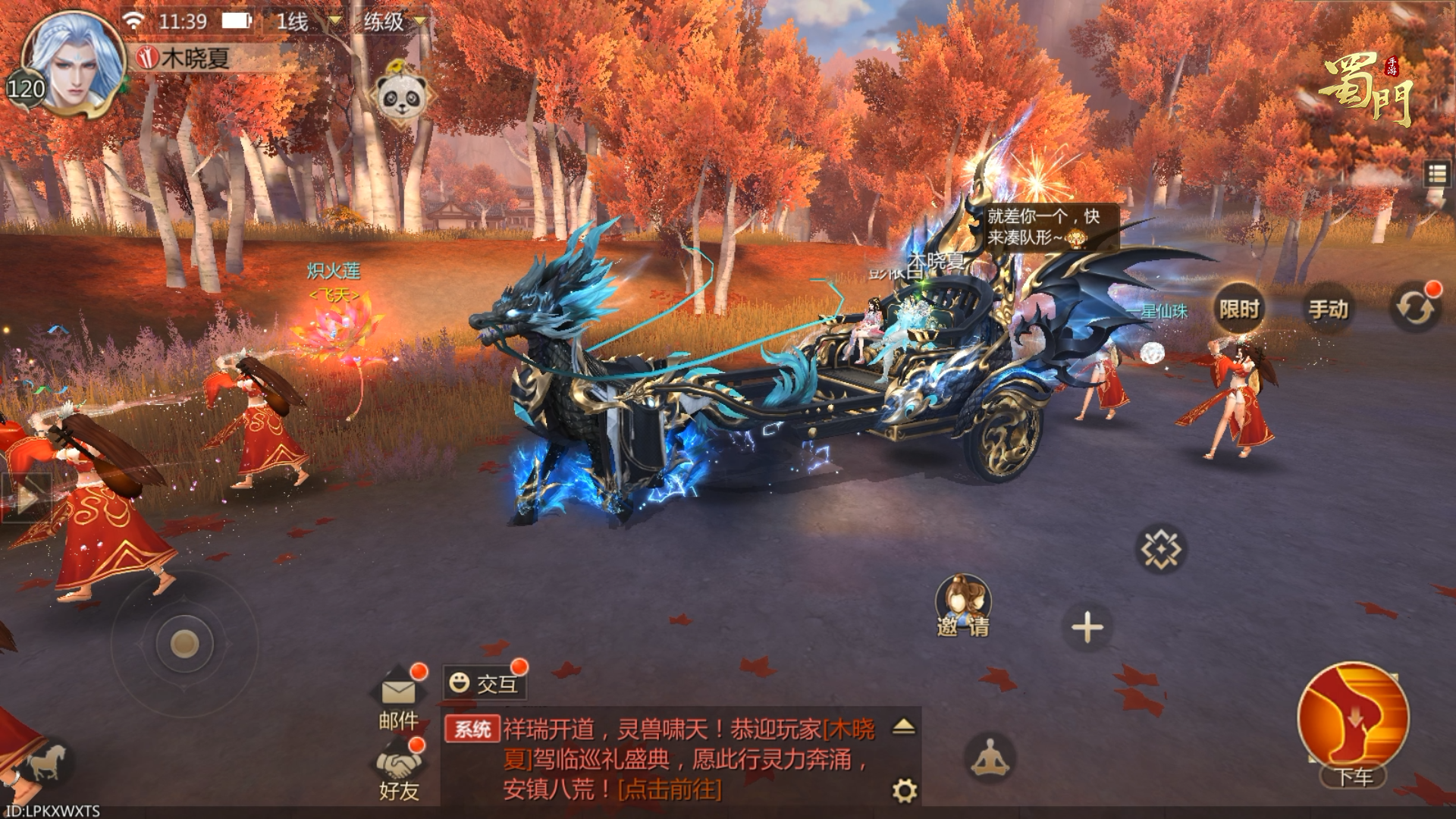Open the player portrait for 木晓夏

72,64
